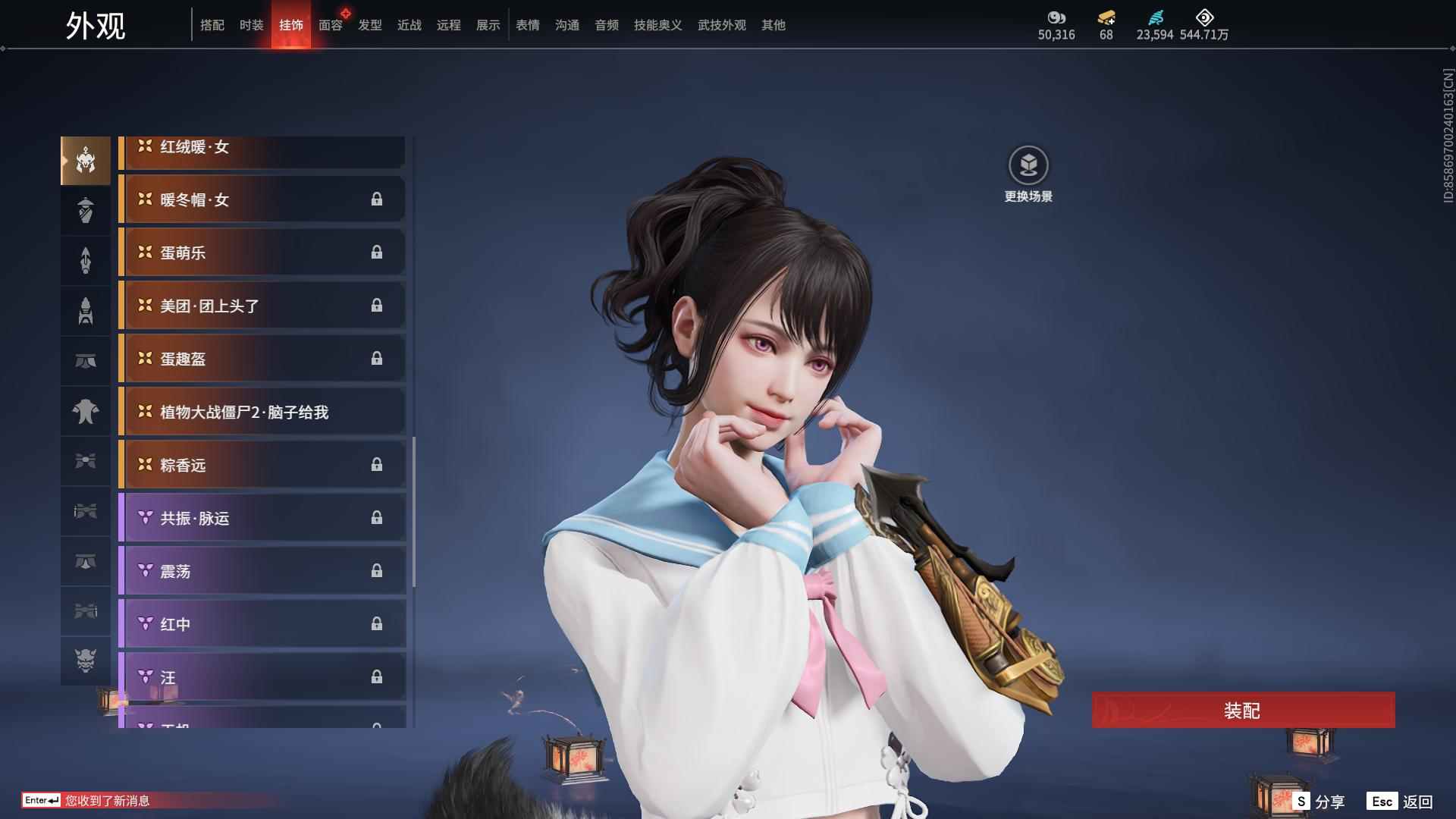Switch to the 时装 tab
1456x819 pixels.
(250, 24)
